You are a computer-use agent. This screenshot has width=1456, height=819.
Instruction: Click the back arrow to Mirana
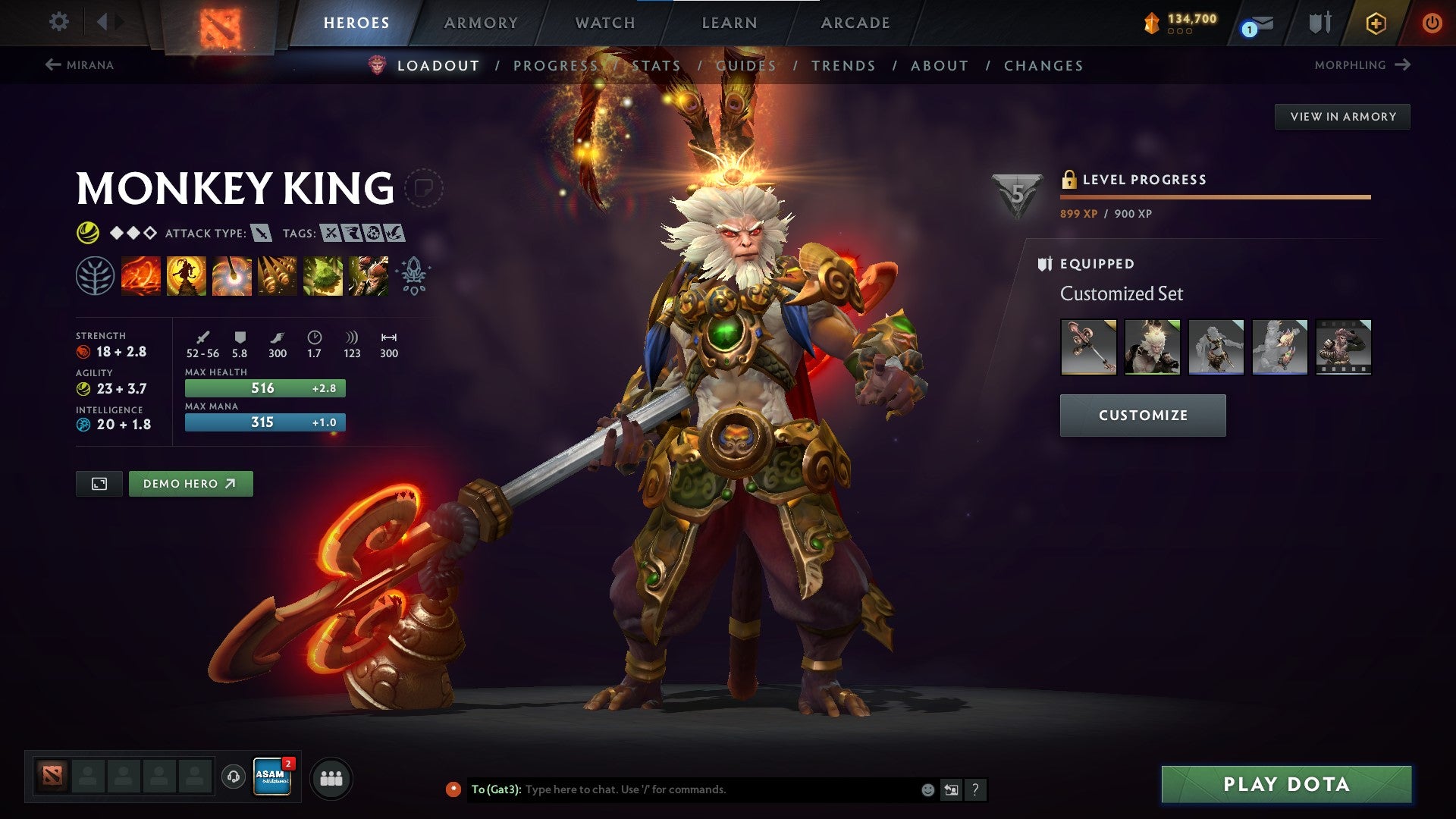pos(52,64)
